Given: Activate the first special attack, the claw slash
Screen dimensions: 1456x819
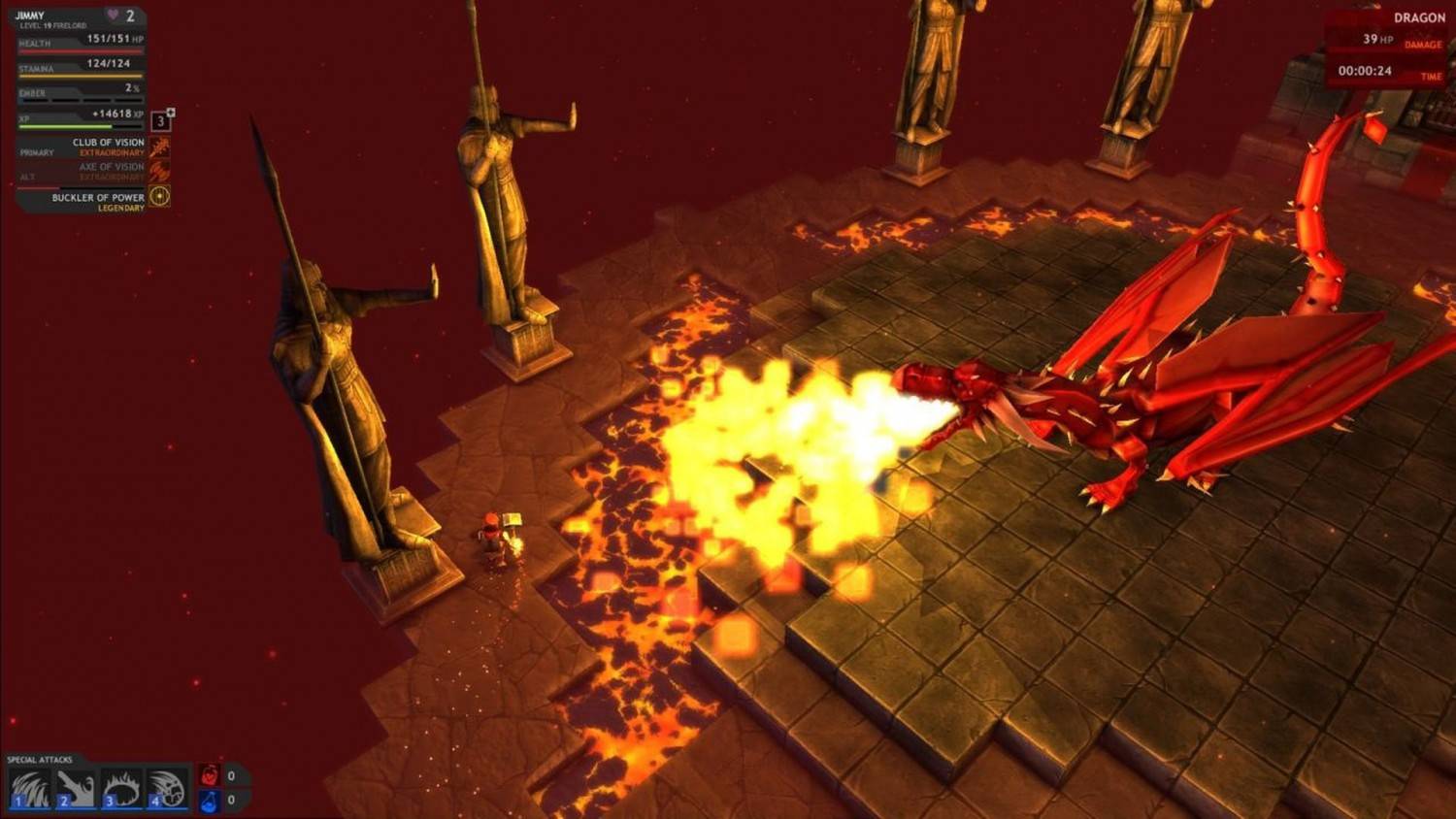Looking at the screenshot, I should pos(30,789).
